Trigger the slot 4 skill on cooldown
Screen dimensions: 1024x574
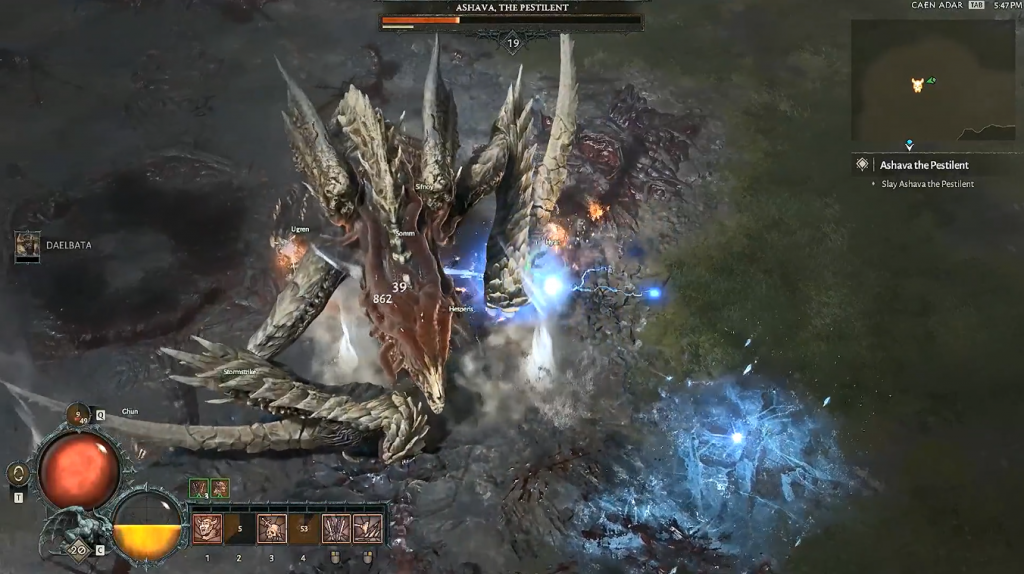303,528
